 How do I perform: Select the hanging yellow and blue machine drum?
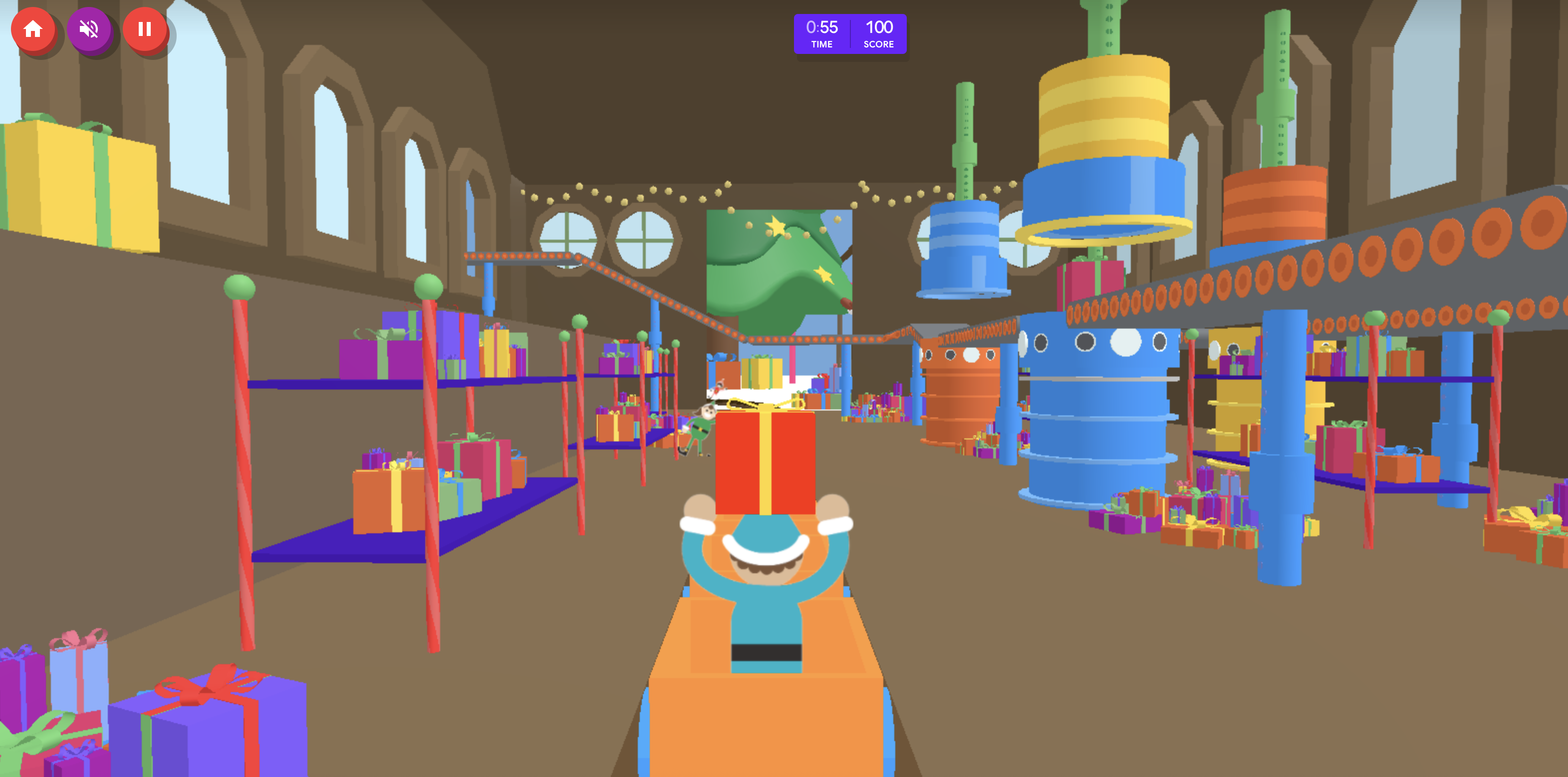pyautogui.click(x=1105, y=140)
